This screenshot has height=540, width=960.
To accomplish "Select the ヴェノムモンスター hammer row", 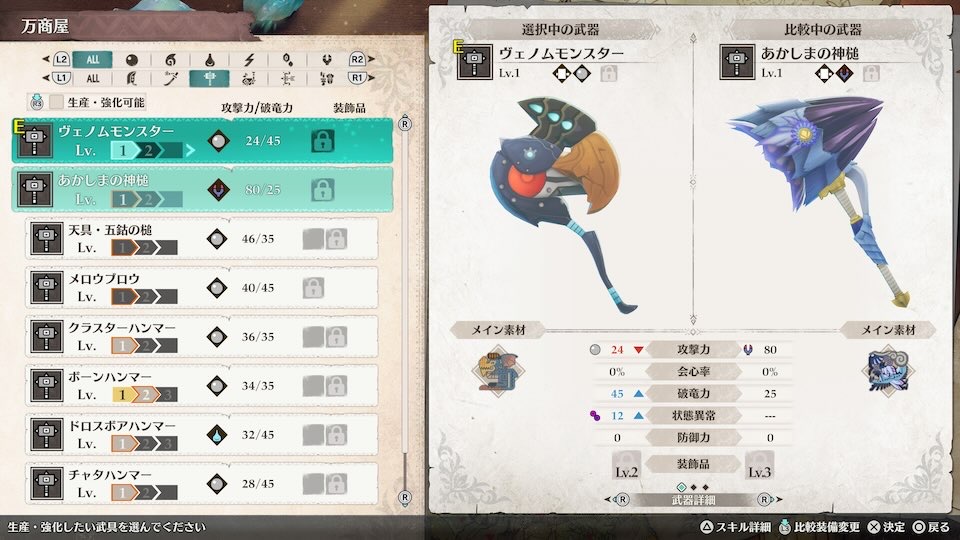I will pos(200,141).
